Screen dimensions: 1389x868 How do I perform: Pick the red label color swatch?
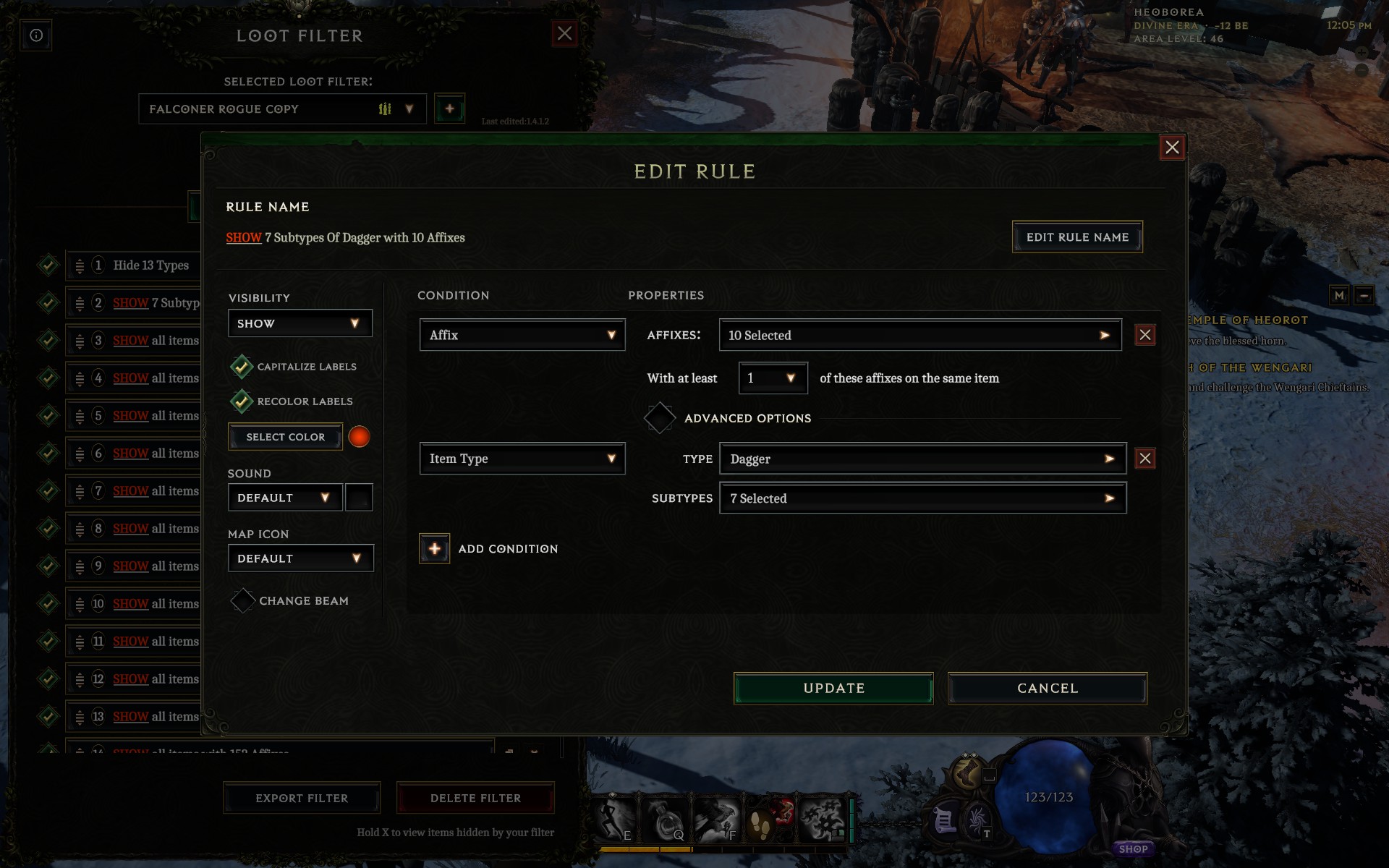359,437
